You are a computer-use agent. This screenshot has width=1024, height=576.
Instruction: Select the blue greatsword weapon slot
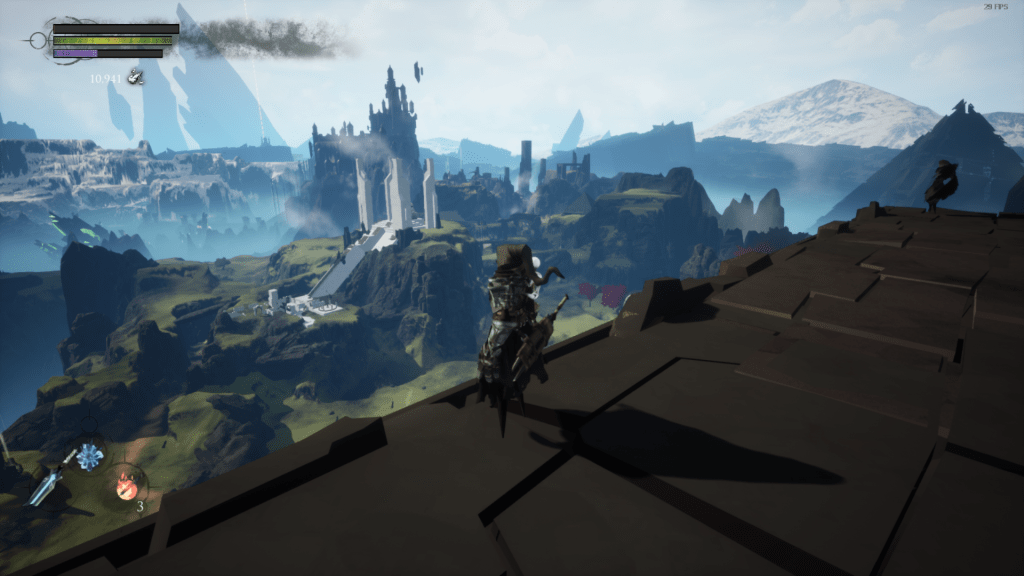pos(48,487)
